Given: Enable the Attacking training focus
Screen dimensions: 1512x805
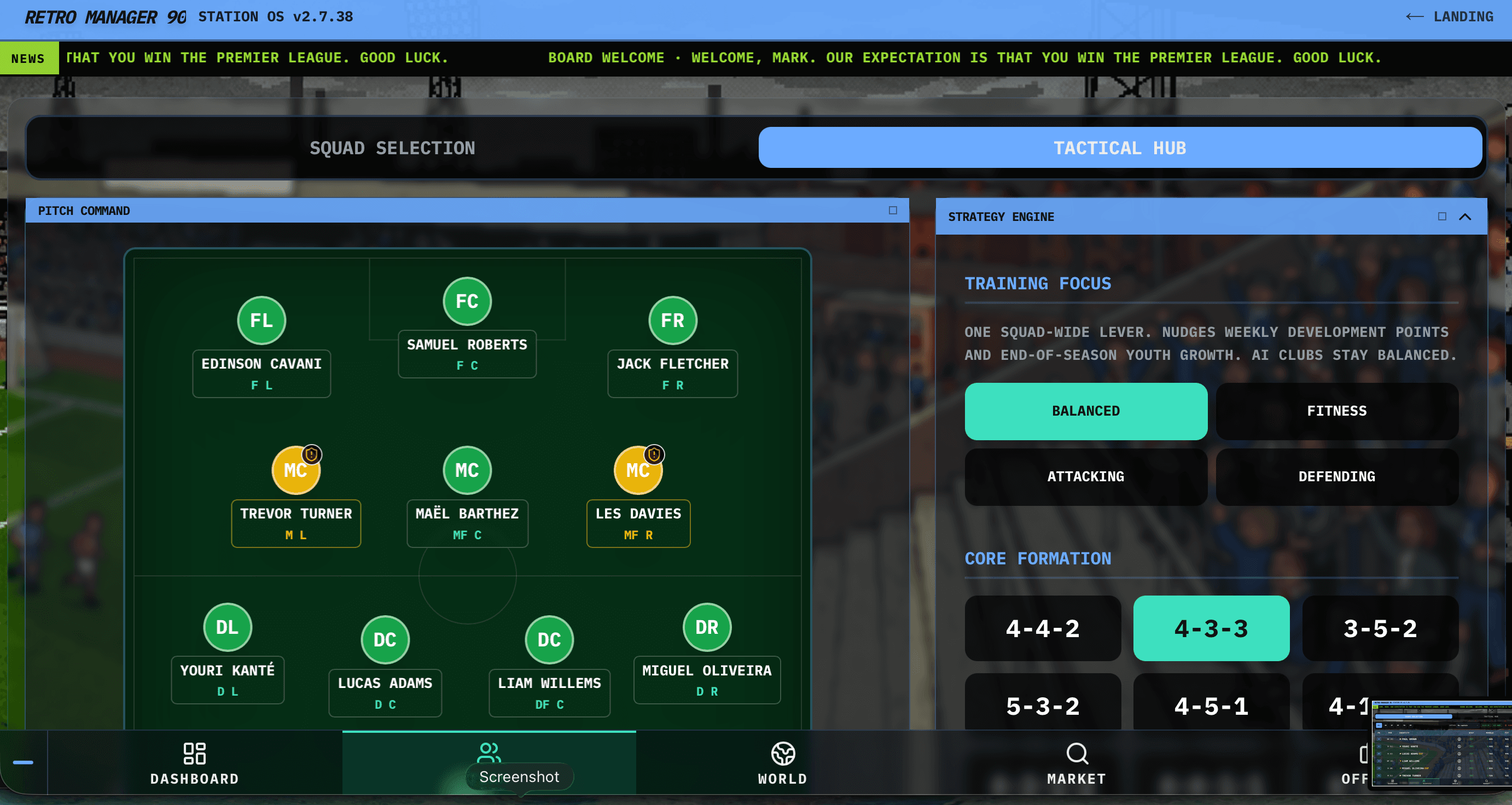Looking at the screenshot, I should 1086,477.
